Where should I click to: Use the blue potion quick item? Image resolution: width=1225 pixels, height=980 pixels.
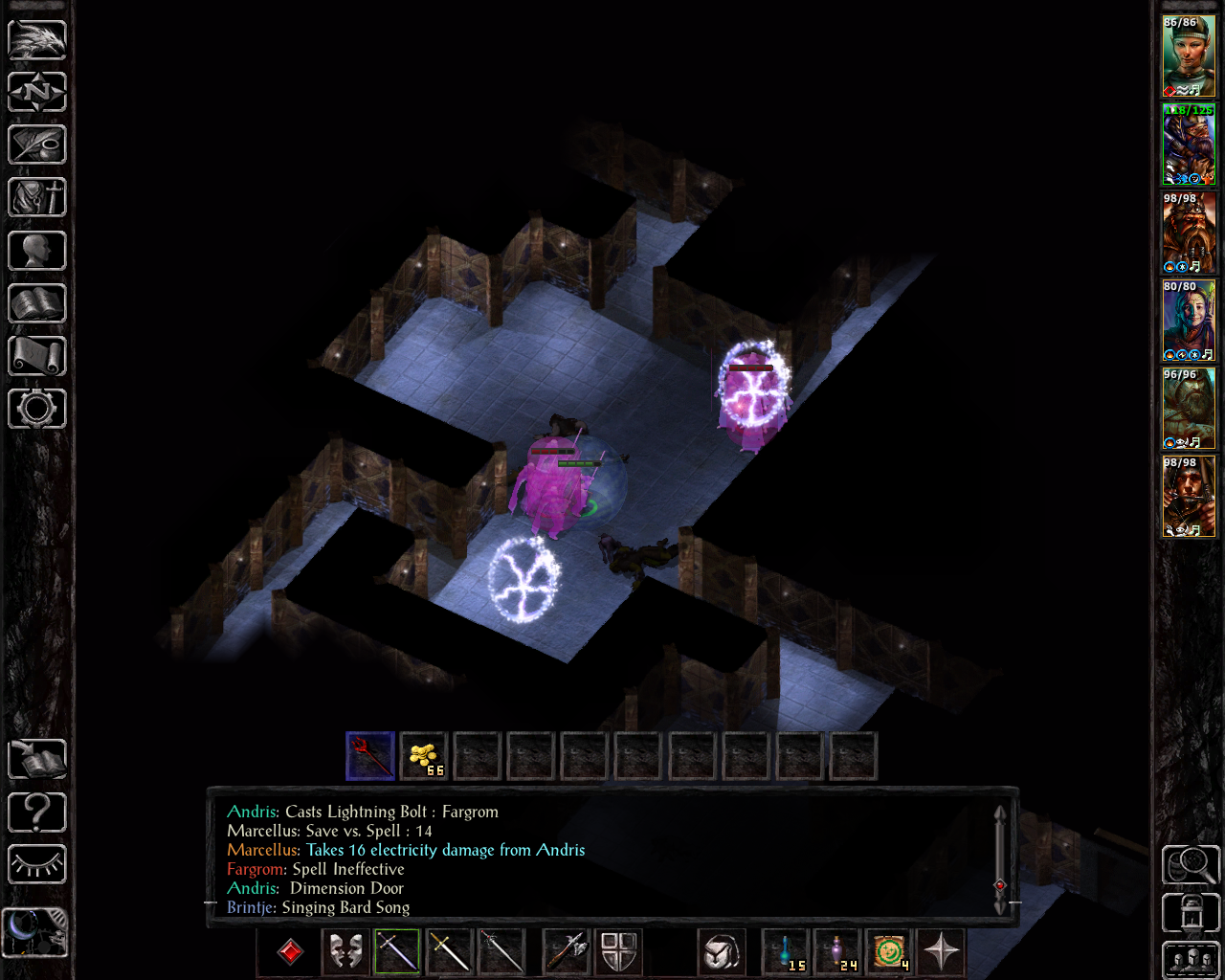click(787, 952)
